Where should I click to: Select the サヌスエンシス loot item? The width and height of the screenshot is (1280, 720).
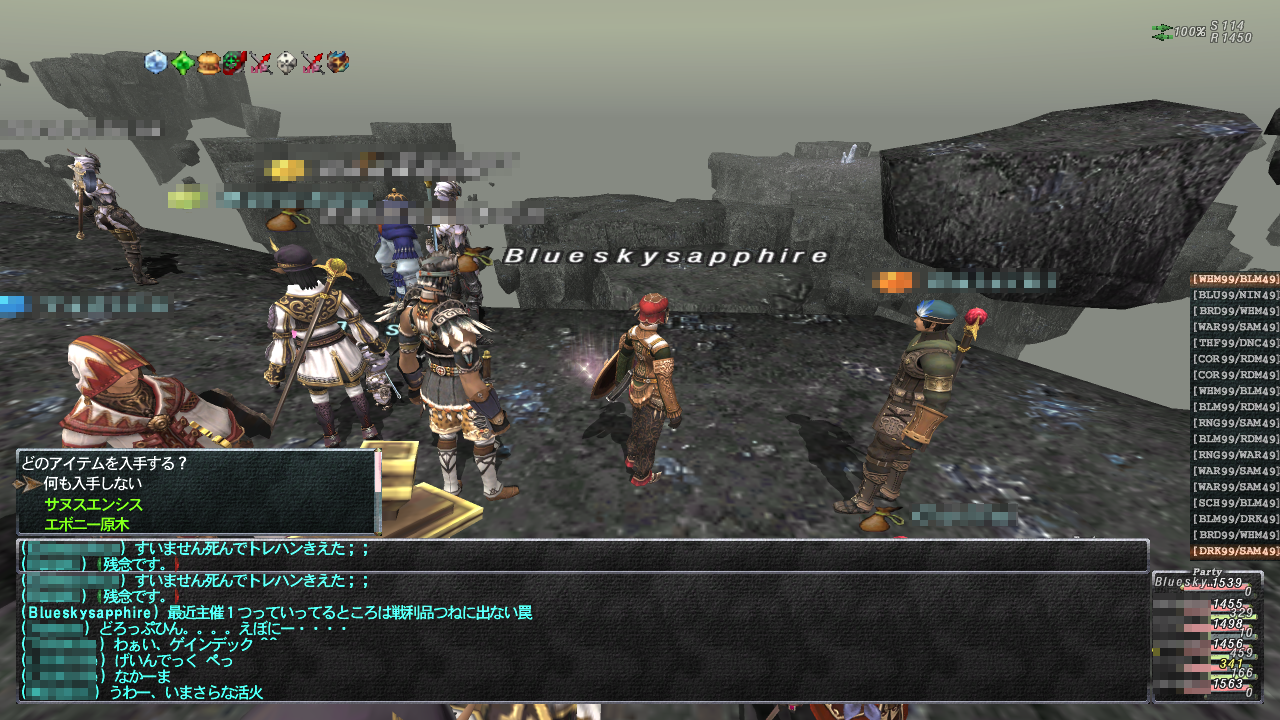click(x=93, y=505)
